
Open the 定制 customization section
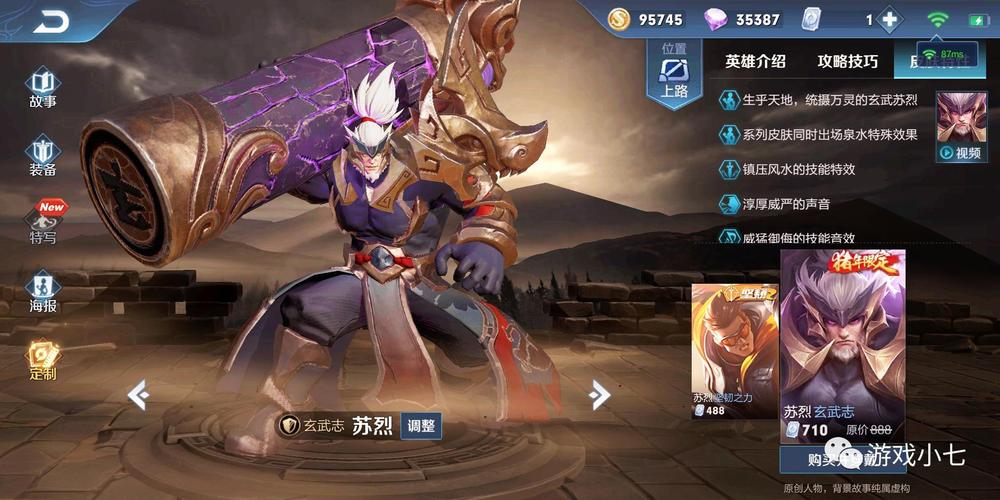pyautogui.click(x=42, y=360)
